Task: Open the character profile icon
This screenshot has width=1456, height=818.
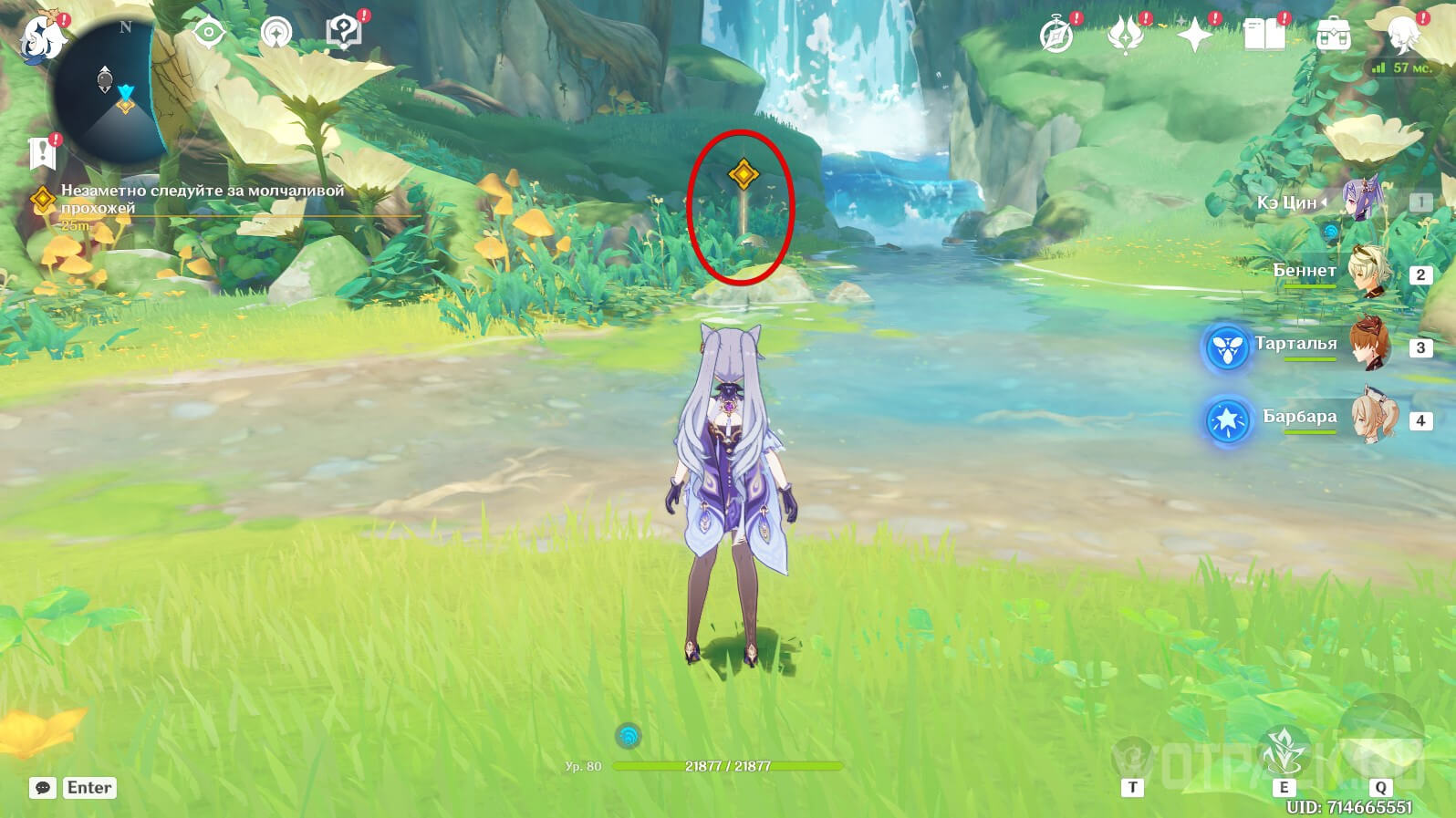Action: (x=1401, y=35)
